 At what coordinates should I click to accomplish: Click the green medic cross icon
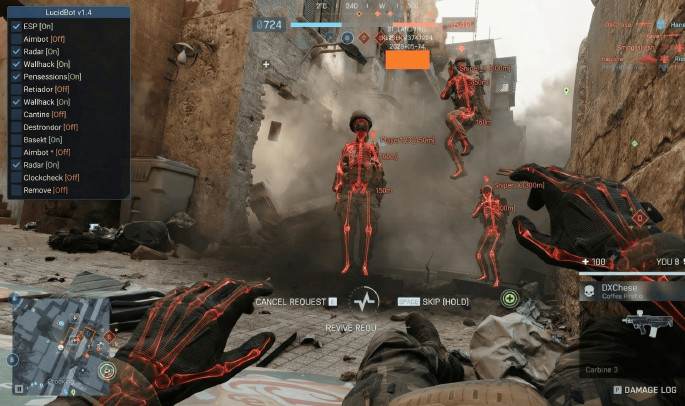point(510,298)
